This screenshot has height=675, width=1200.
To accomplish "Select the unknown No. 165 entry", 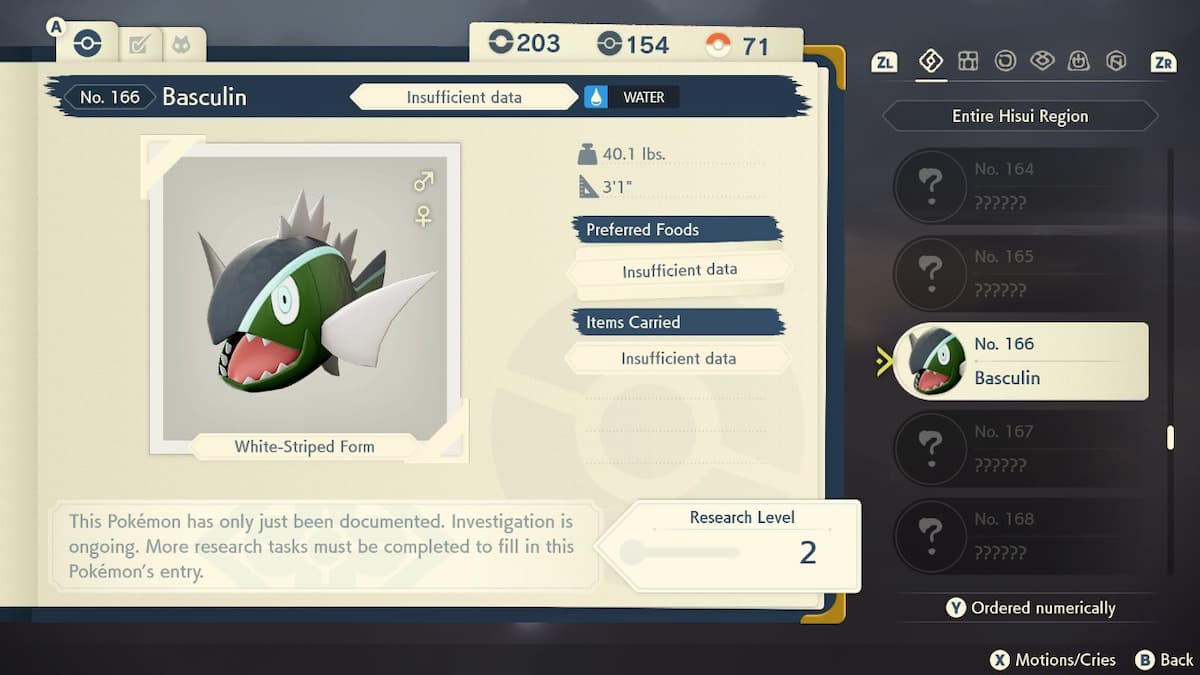I will point(1020,273).
